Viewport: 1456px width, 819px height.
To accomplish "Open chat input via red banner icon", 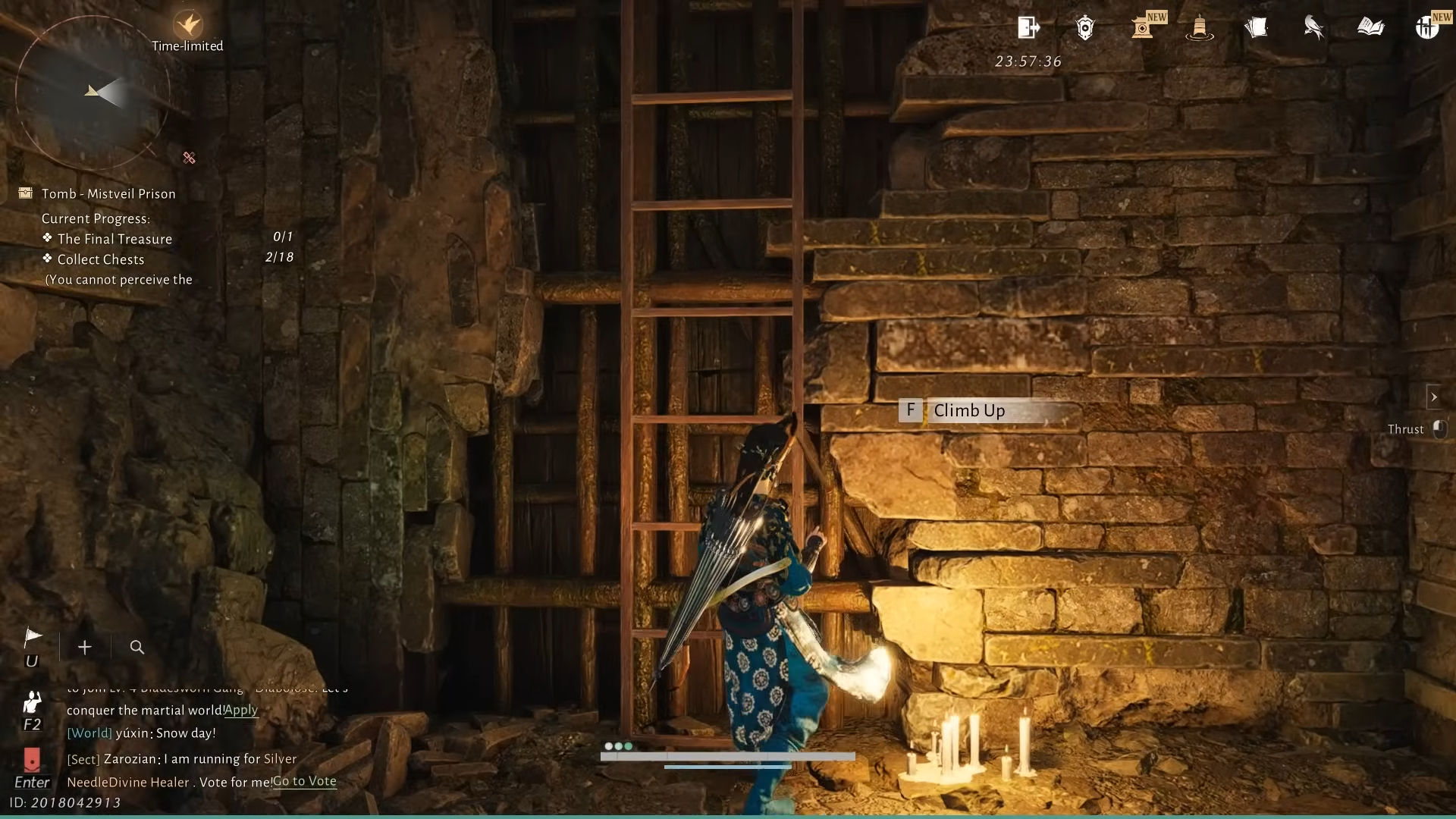I will pyautogui.click(x=32, y=759).
